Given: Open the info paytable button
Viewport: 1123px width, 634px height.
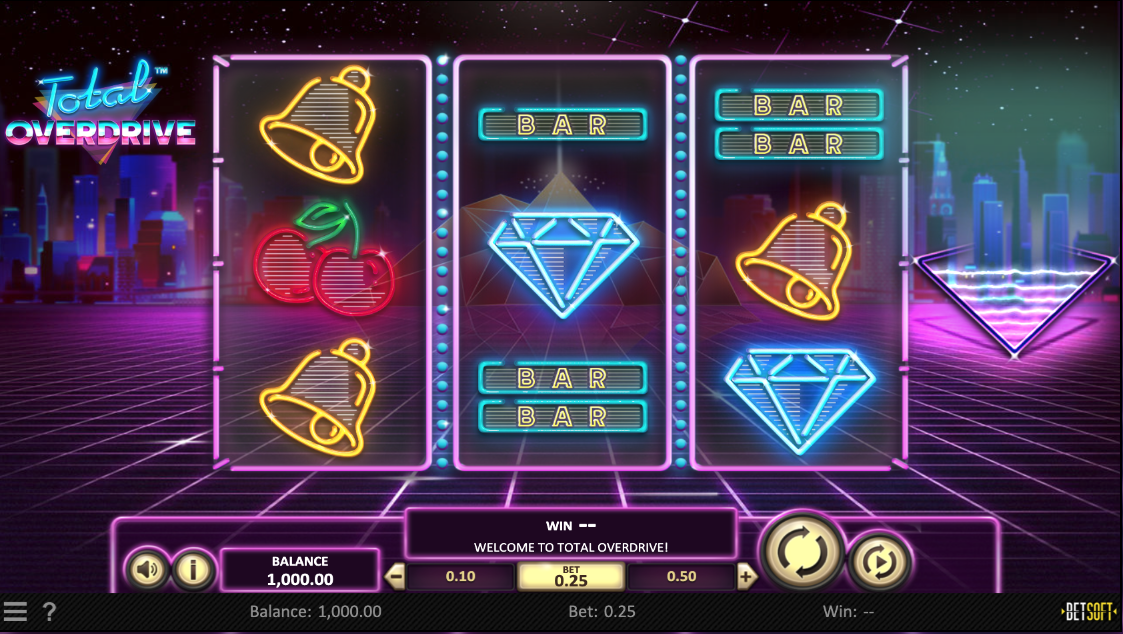Looking at the screenshot, I should click(x=194, y=570).
